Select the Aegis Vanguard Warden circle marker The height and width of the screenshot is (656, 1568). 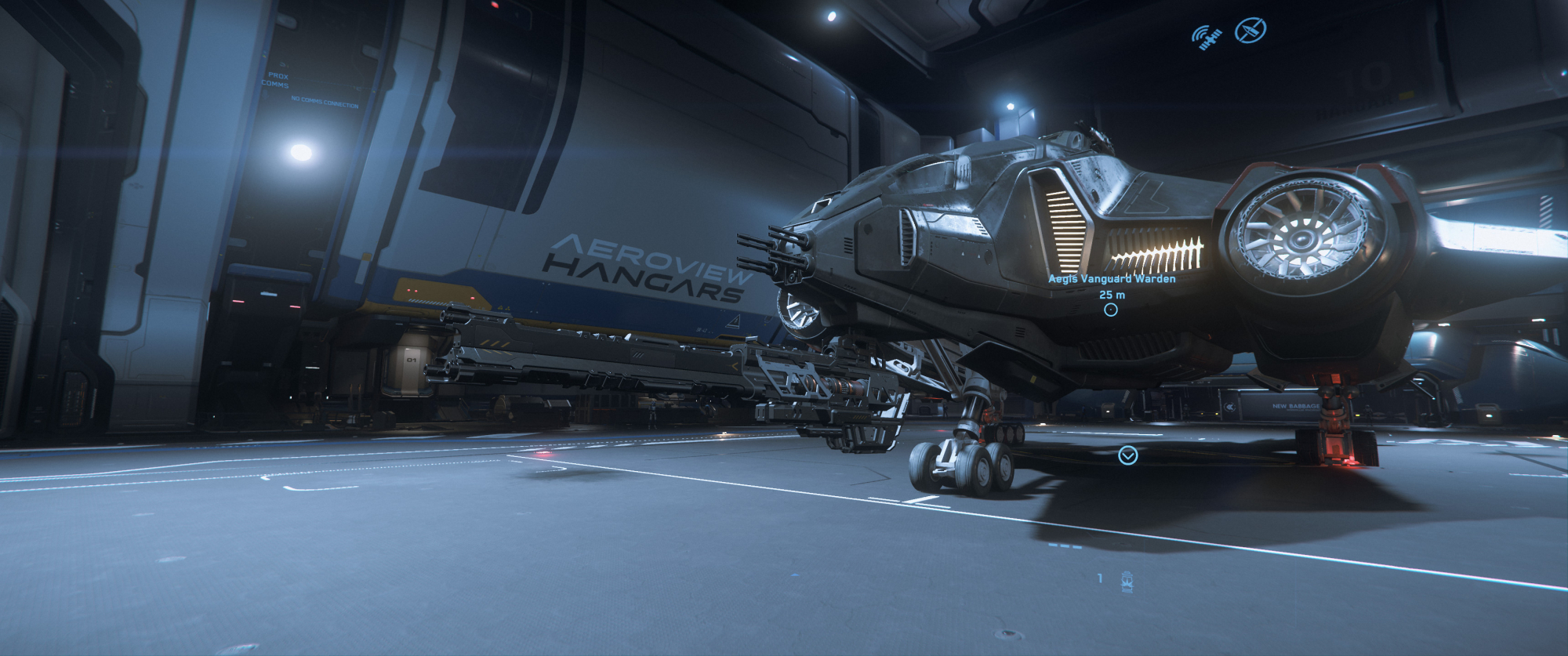pos(1111,310)
